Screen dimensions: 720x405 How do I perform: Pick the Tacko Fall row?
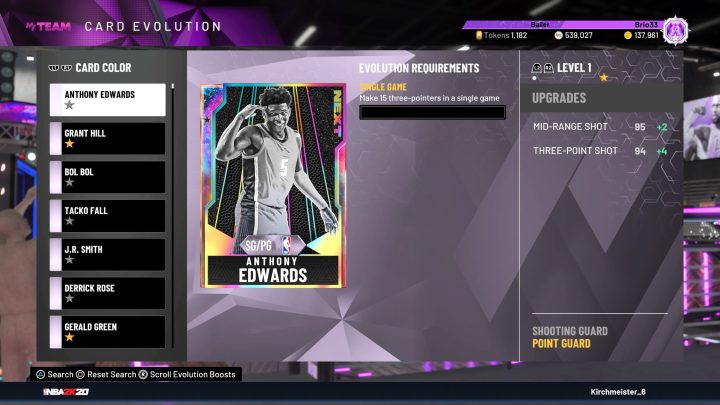click(107, 216)
